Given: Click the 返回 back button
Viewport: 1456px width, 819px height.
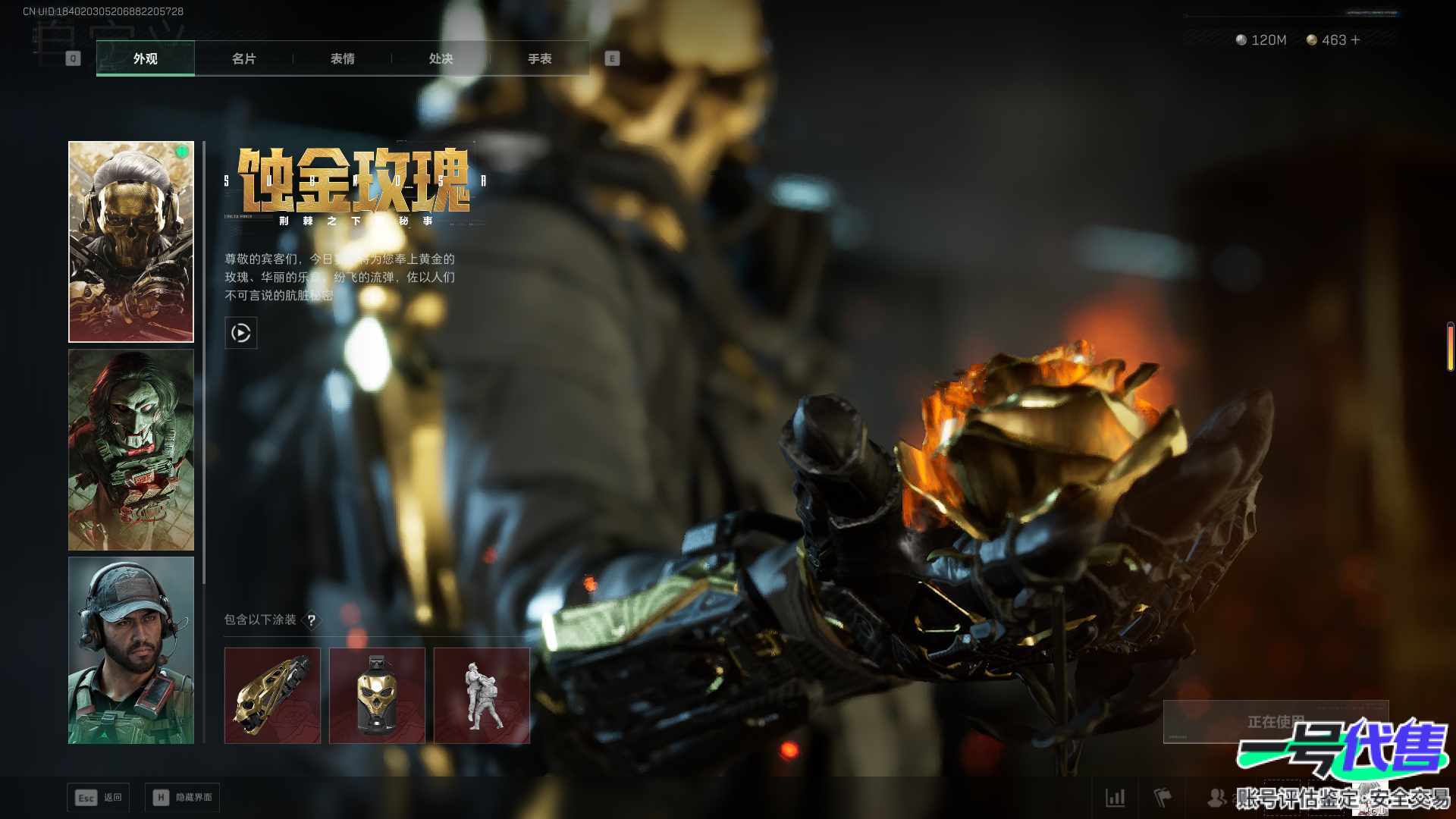Looking at the screenshot, I should click(x=99, y=798).
